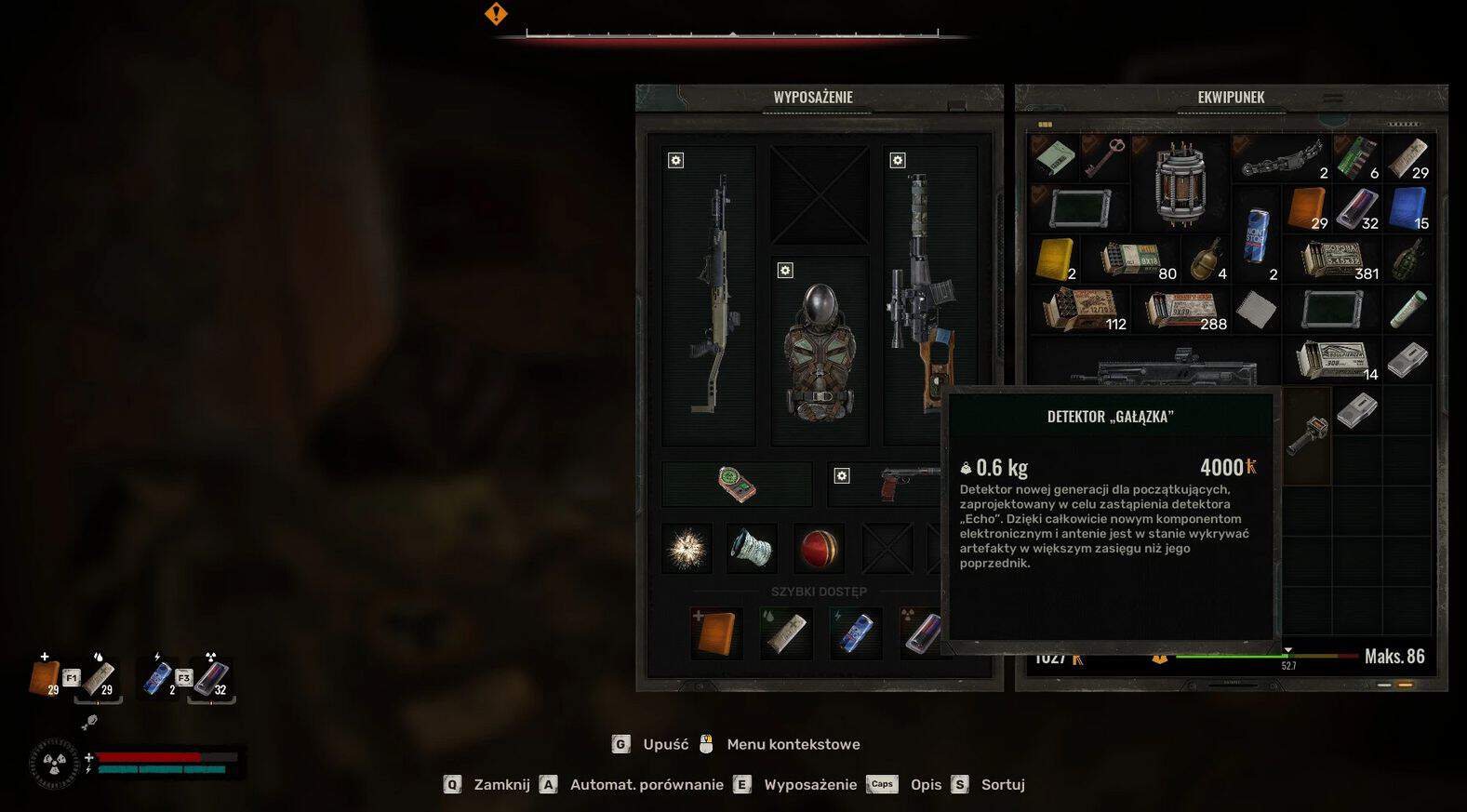Select the green circuit board stack
The height and width of the screenshot is (812, 1467).
1357,157
